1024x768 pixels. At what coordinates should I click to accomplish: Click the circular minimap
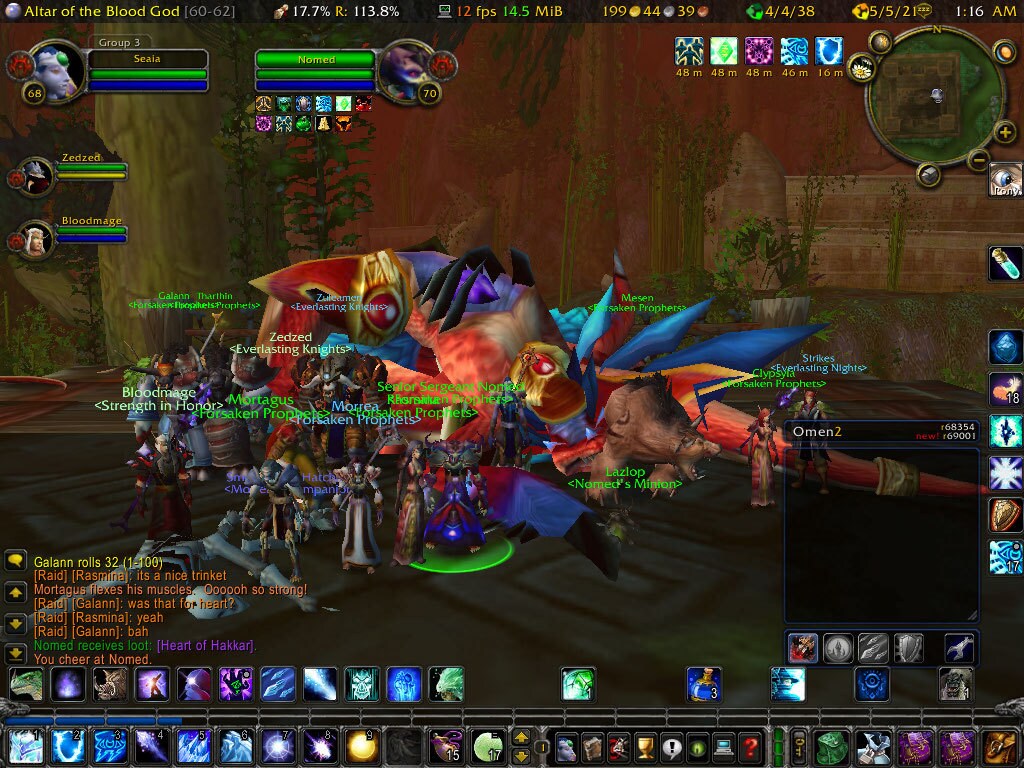[934, 96]
